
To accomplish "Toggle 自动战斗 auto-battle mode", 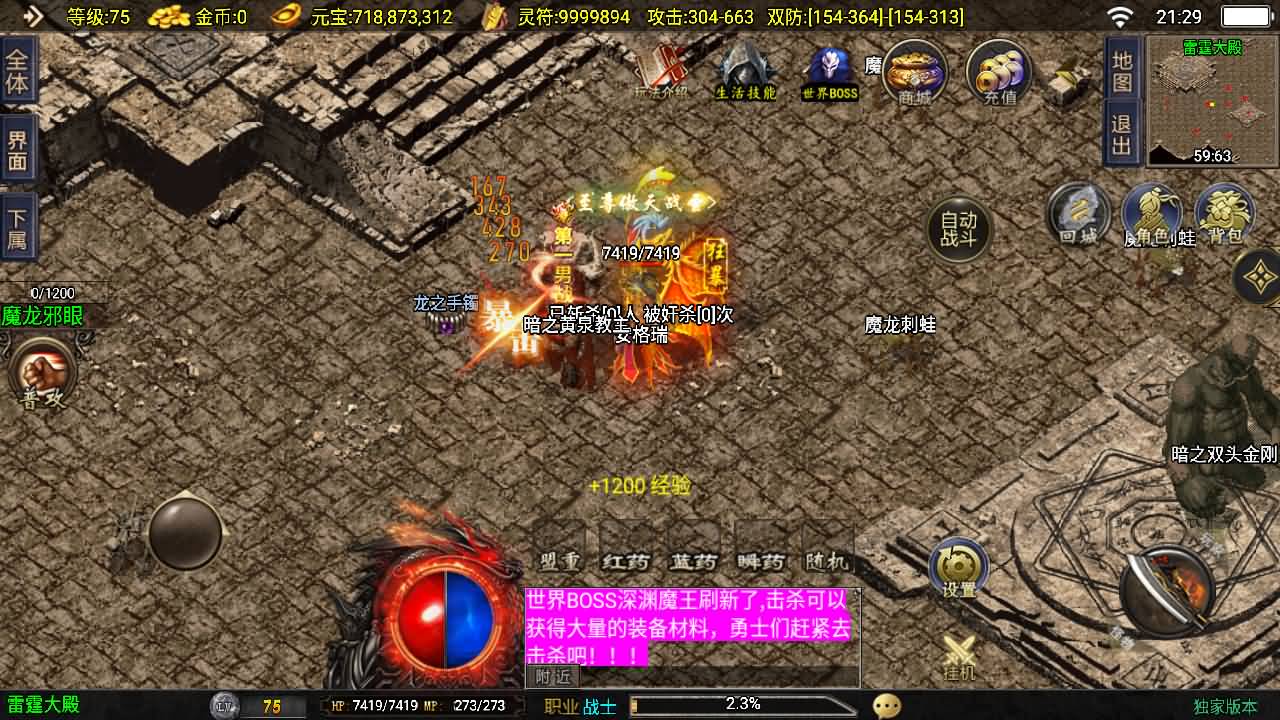I will click(955, 228).
